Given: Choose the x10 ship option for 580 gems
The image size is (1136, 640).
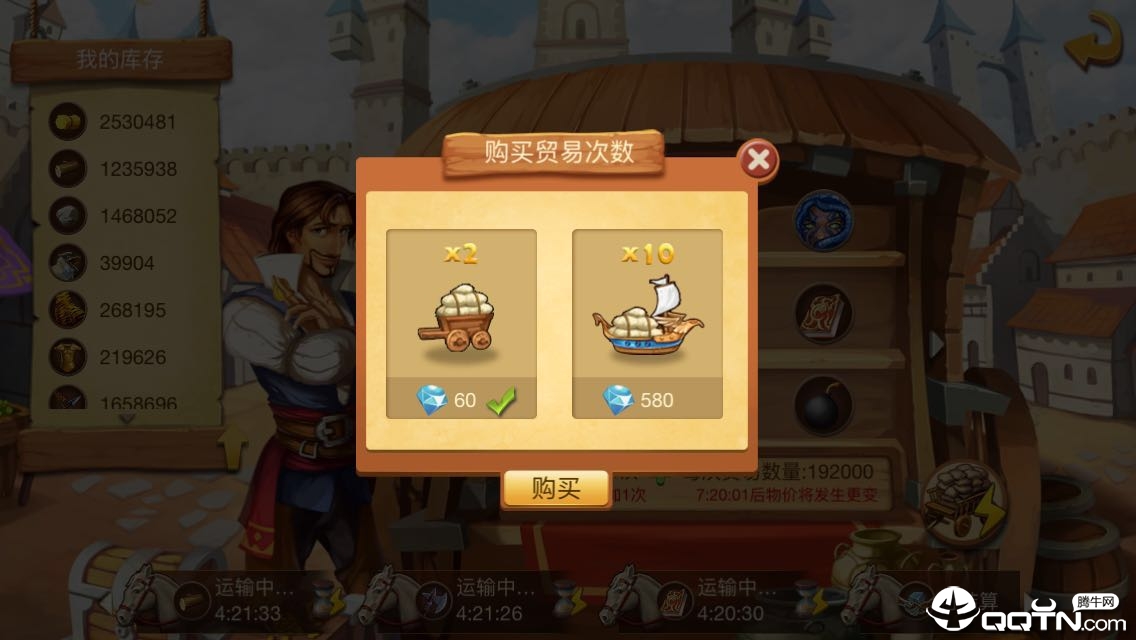Looking at the screenshot, I should [x=647, y=323].
